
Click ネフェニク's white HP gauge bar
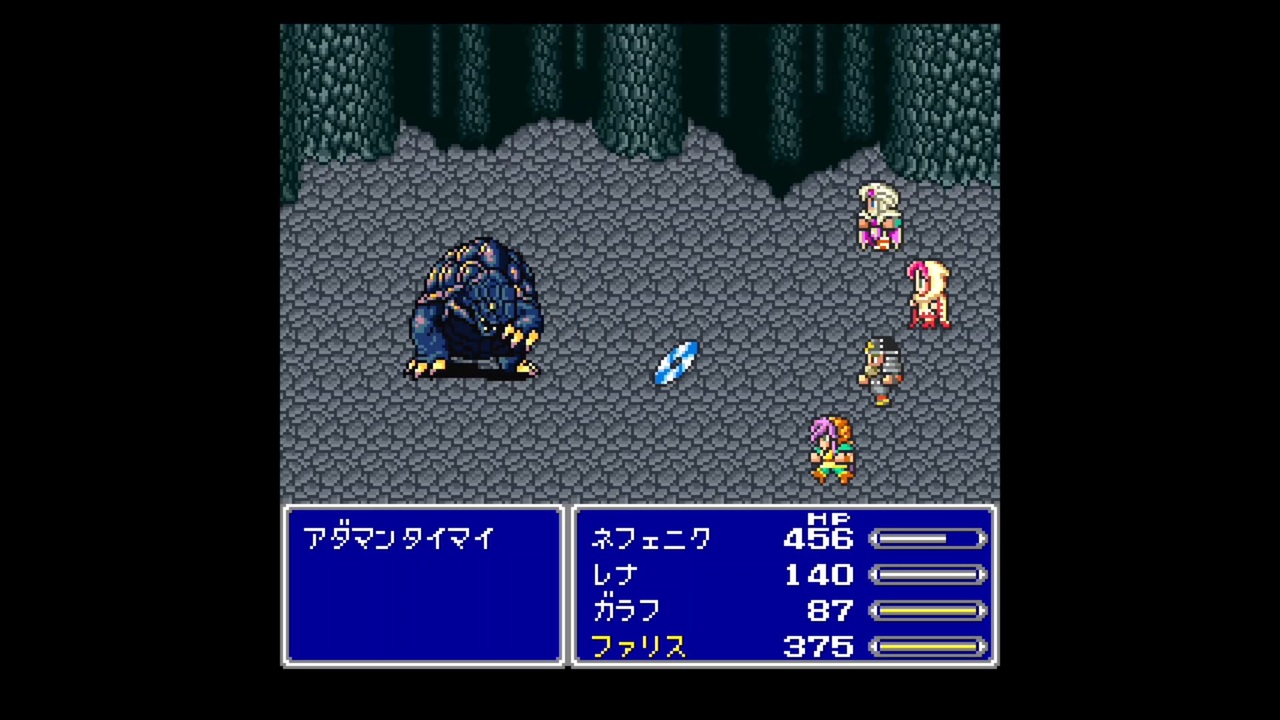click(928, 539)
